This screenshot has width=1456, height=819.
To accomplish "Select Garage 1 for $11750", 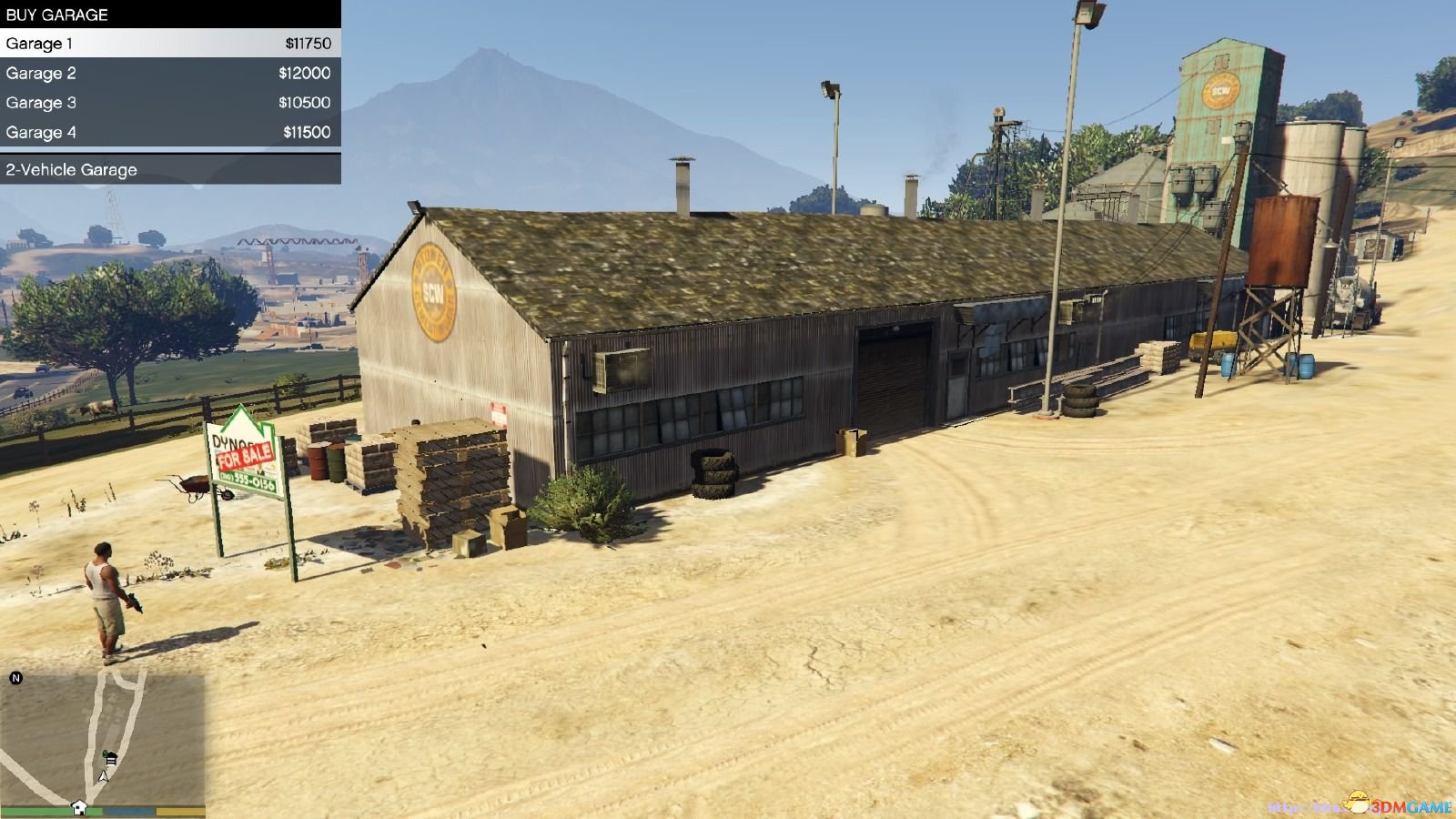I will pyautogui.click(x=170, y=43).
